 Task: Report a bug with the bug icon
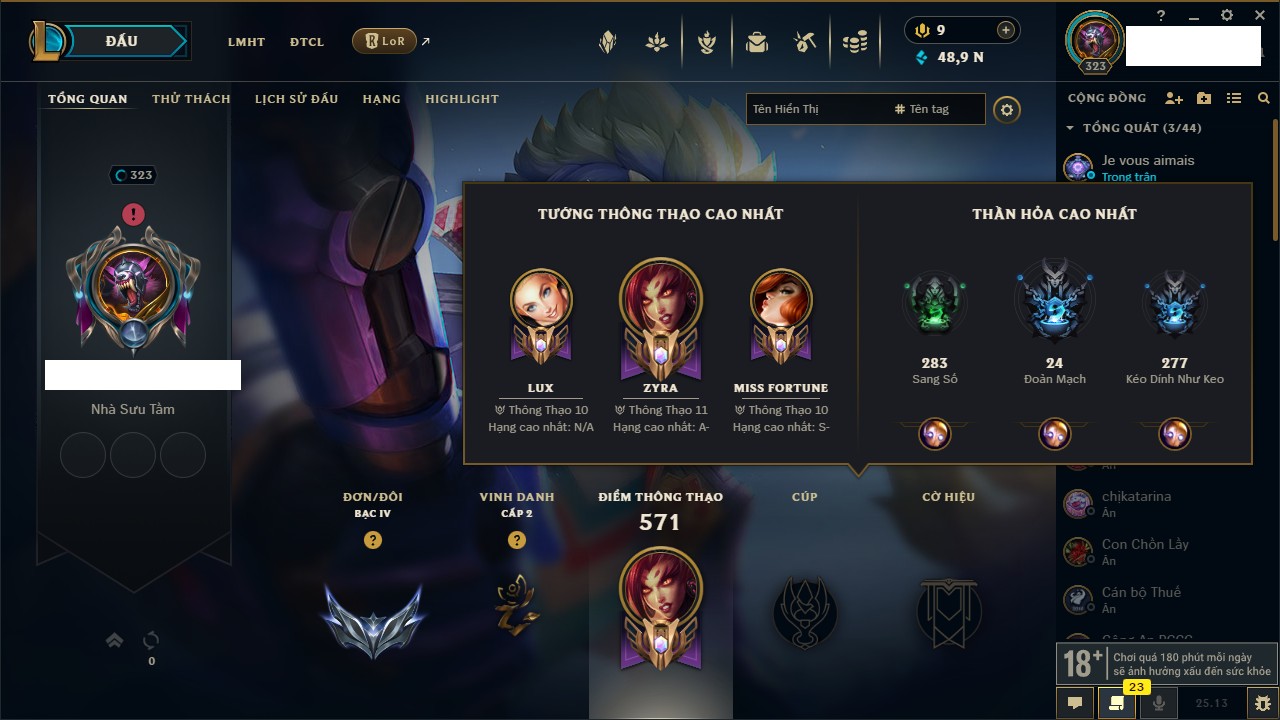1262,703
